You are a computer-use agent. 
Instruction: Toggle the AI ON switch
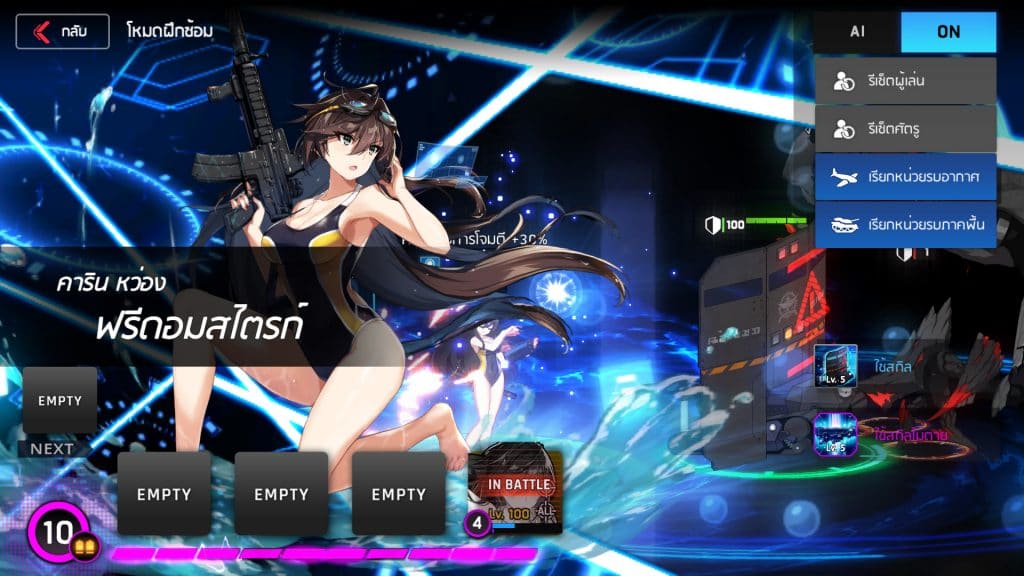pyautogui.click(x=948, y=32)
